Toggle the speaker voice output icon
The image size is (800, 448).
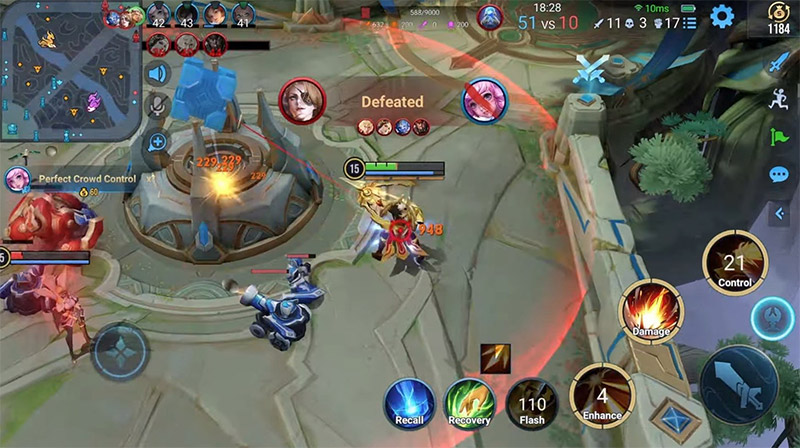pyautogui.click(x=157, y=73)
